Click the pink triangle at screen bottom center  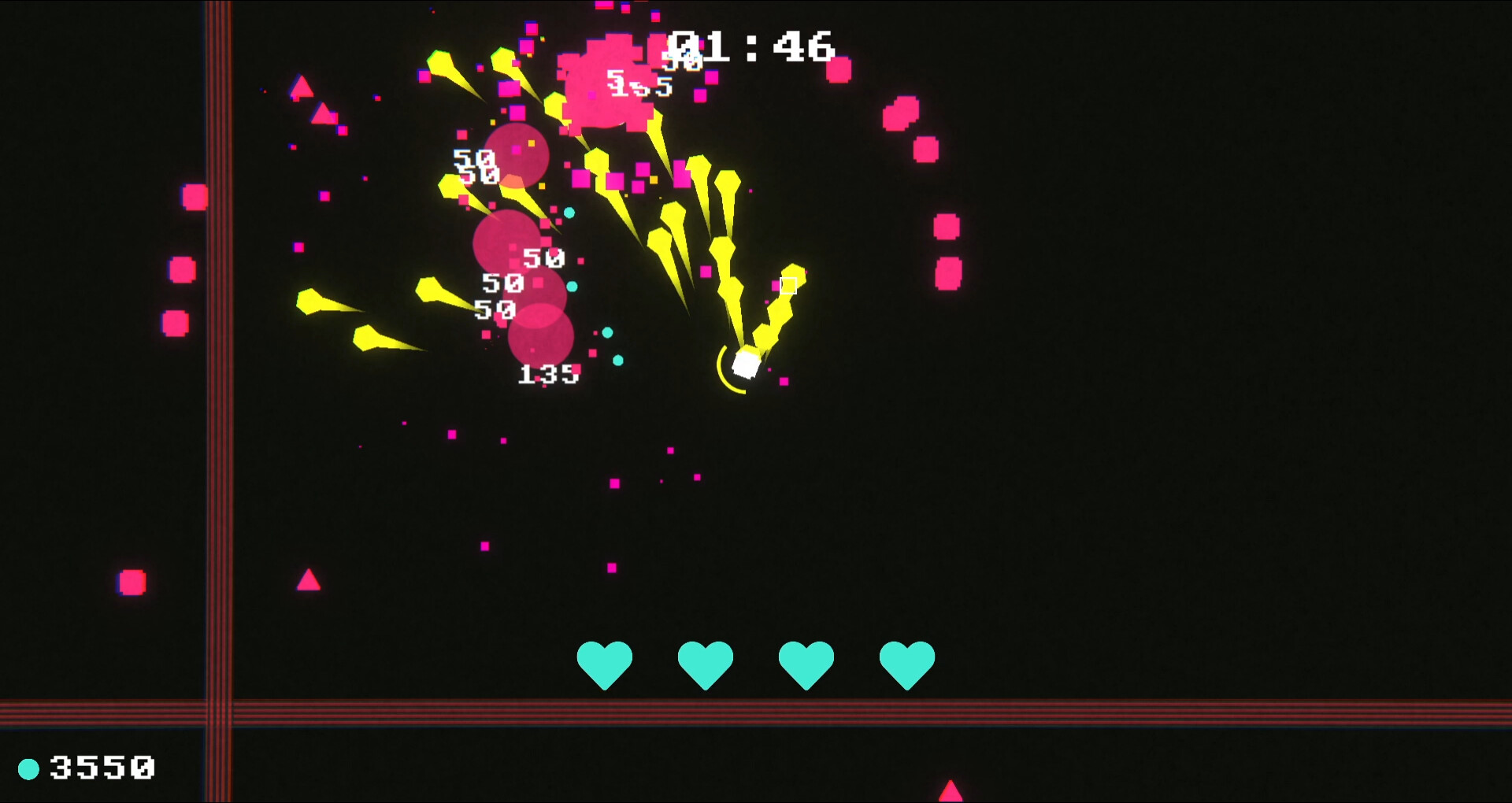pyautogui.click(x=951, y=791)
